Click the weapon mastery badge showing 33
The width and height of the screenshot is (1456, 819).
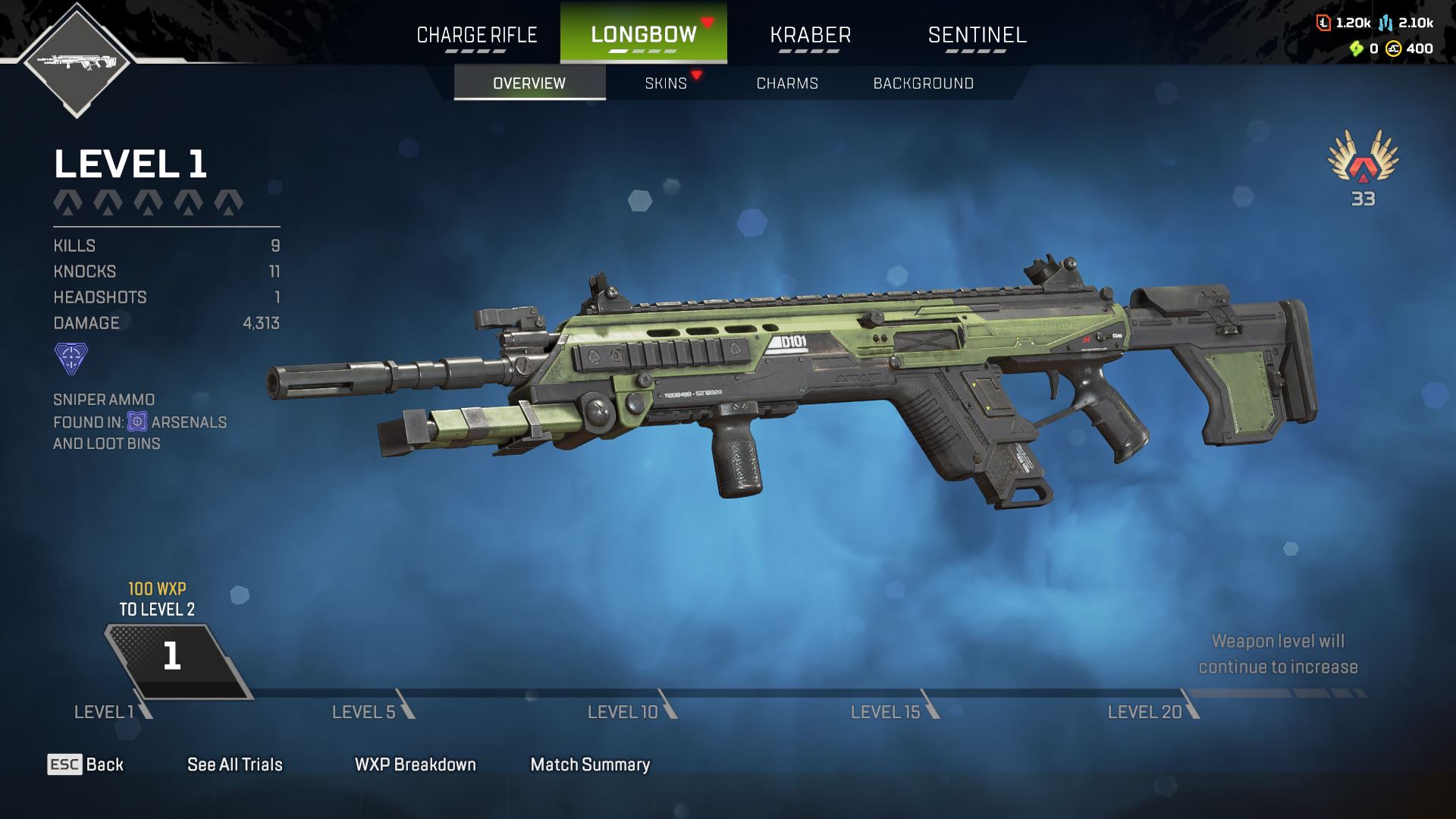click(1363, 165)
